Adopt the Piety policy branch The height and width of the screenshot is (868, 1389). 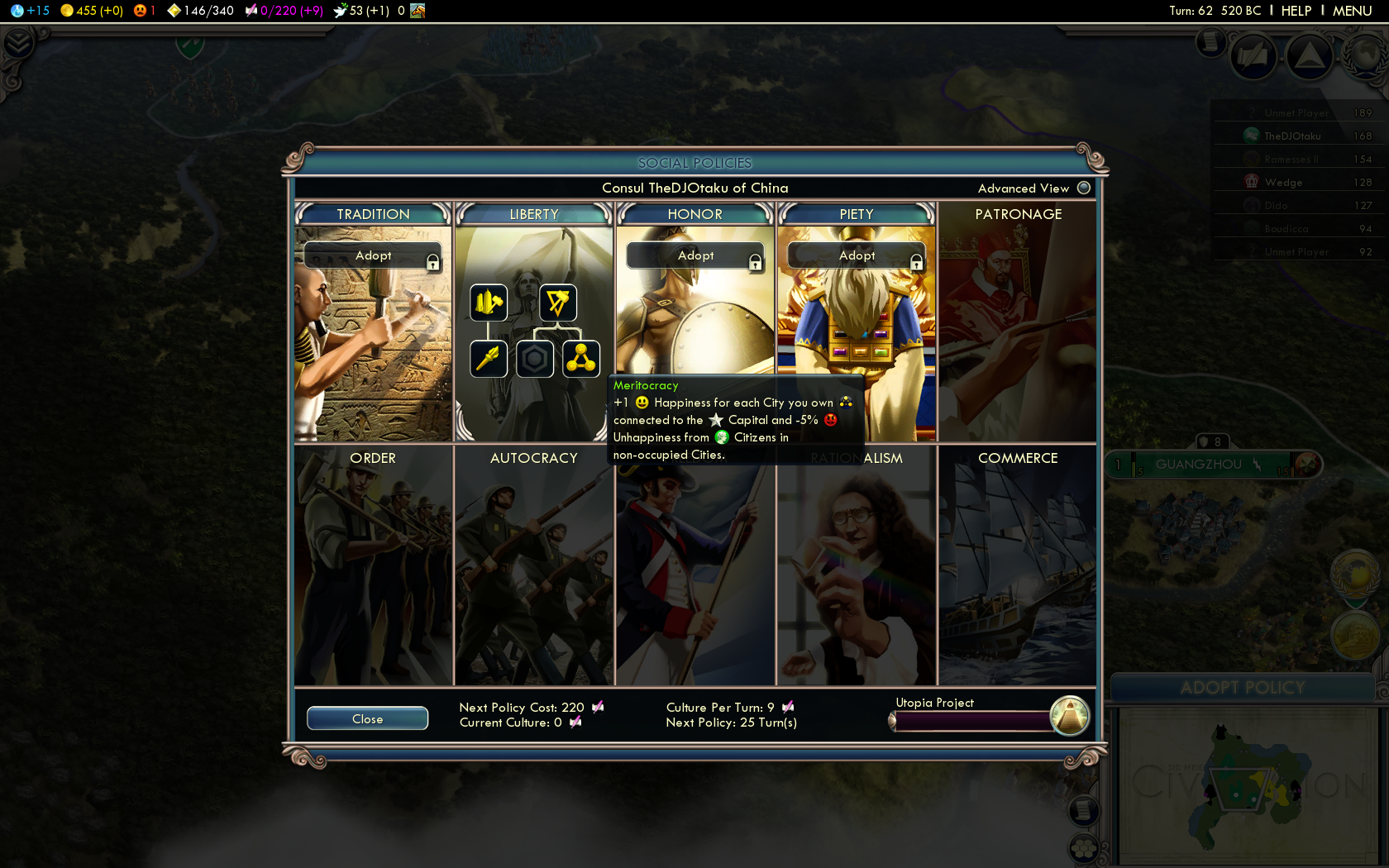pyautogui.click(x=857, y=255)
